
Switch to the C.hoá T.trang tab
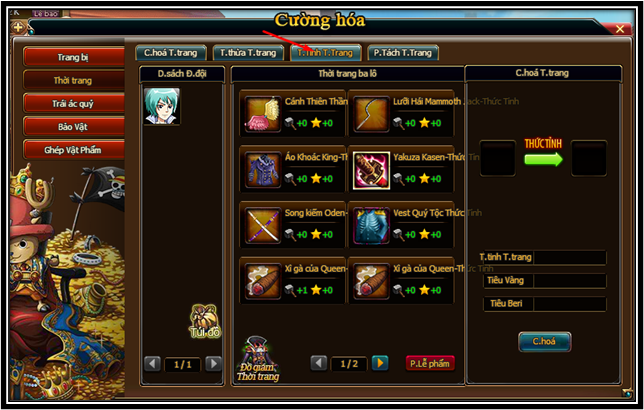coord(171,52)
